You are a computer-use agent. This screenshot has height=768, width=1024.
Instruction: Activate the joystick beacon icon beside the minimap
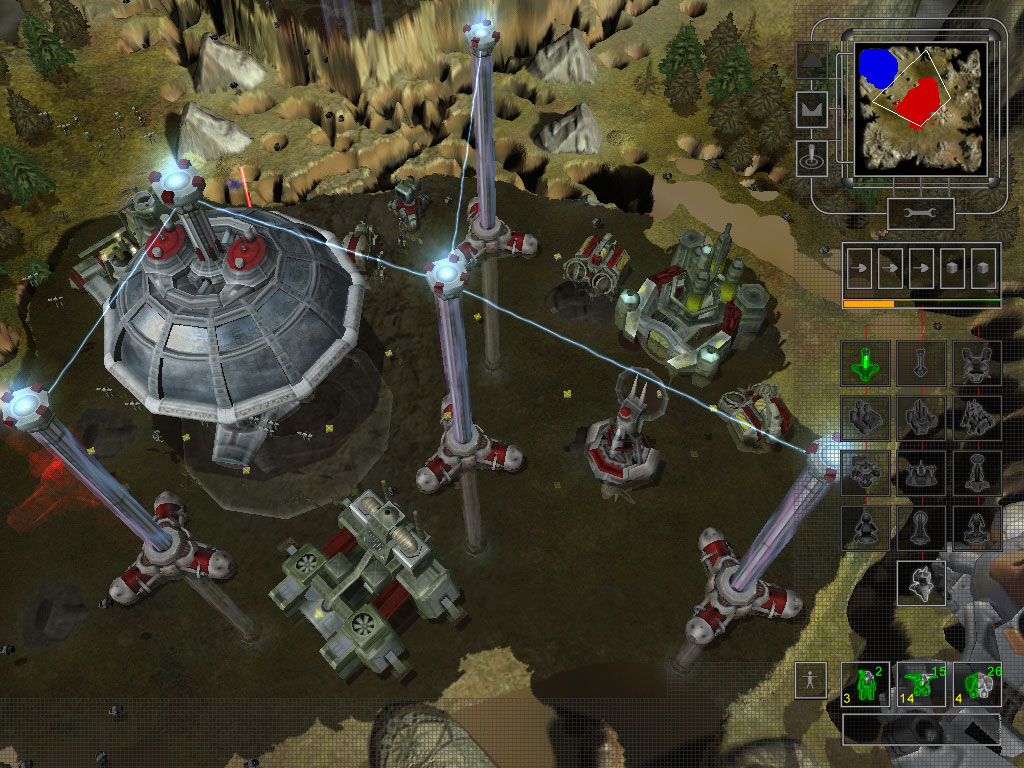(x=811, y=157)
